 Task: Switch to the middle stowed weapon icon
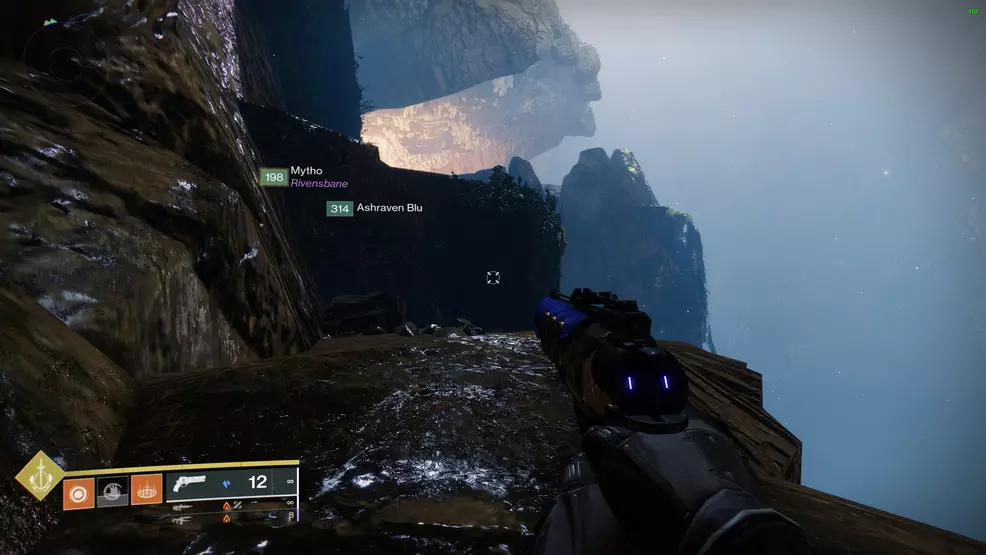[x=184, y=507]
